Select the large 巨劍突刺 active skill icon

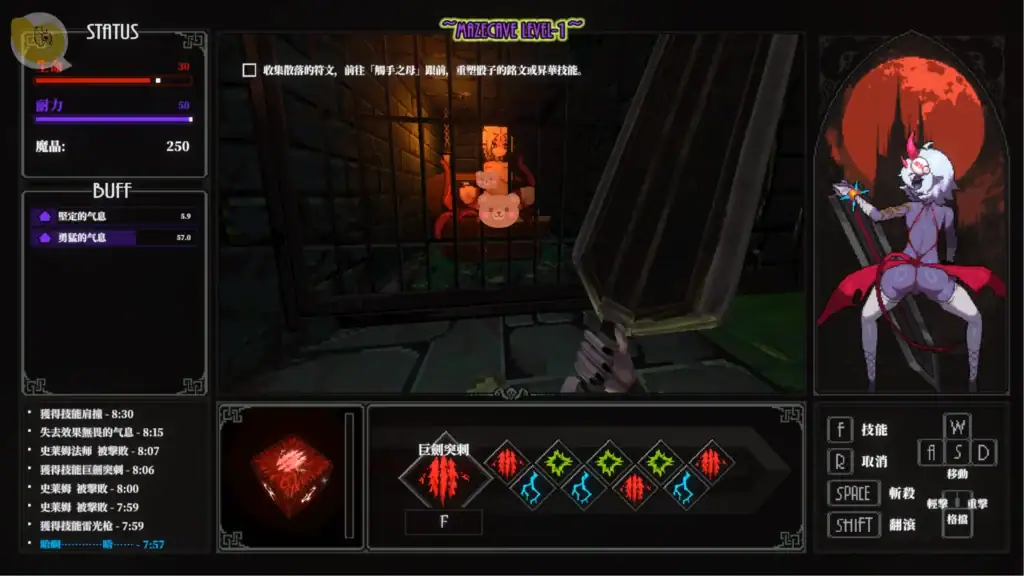coord(445,479)
